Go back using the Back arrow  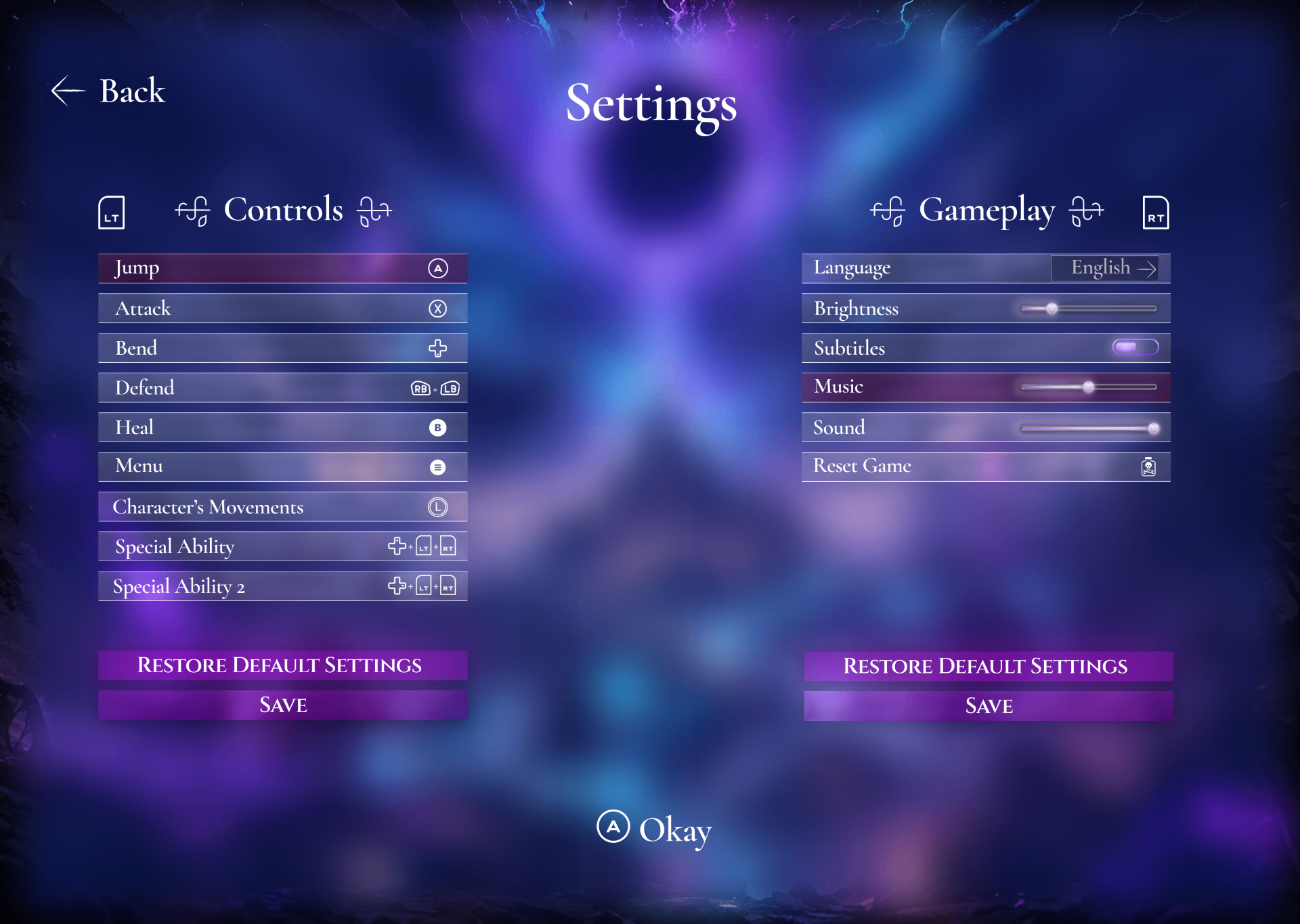108,91
